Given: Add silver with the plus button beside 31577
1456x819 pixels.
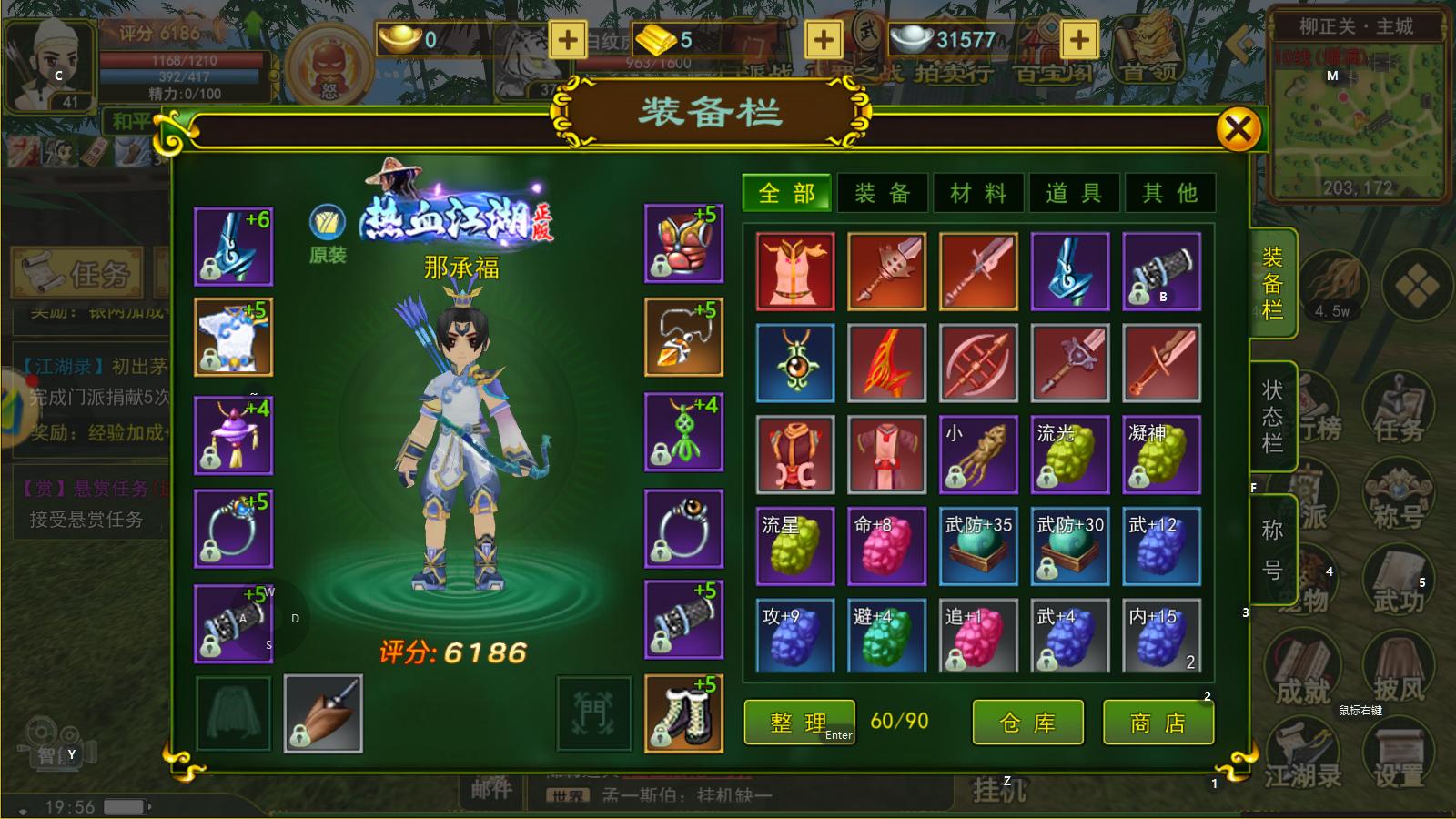Looking at the screenshot, I should (1078, 40).
